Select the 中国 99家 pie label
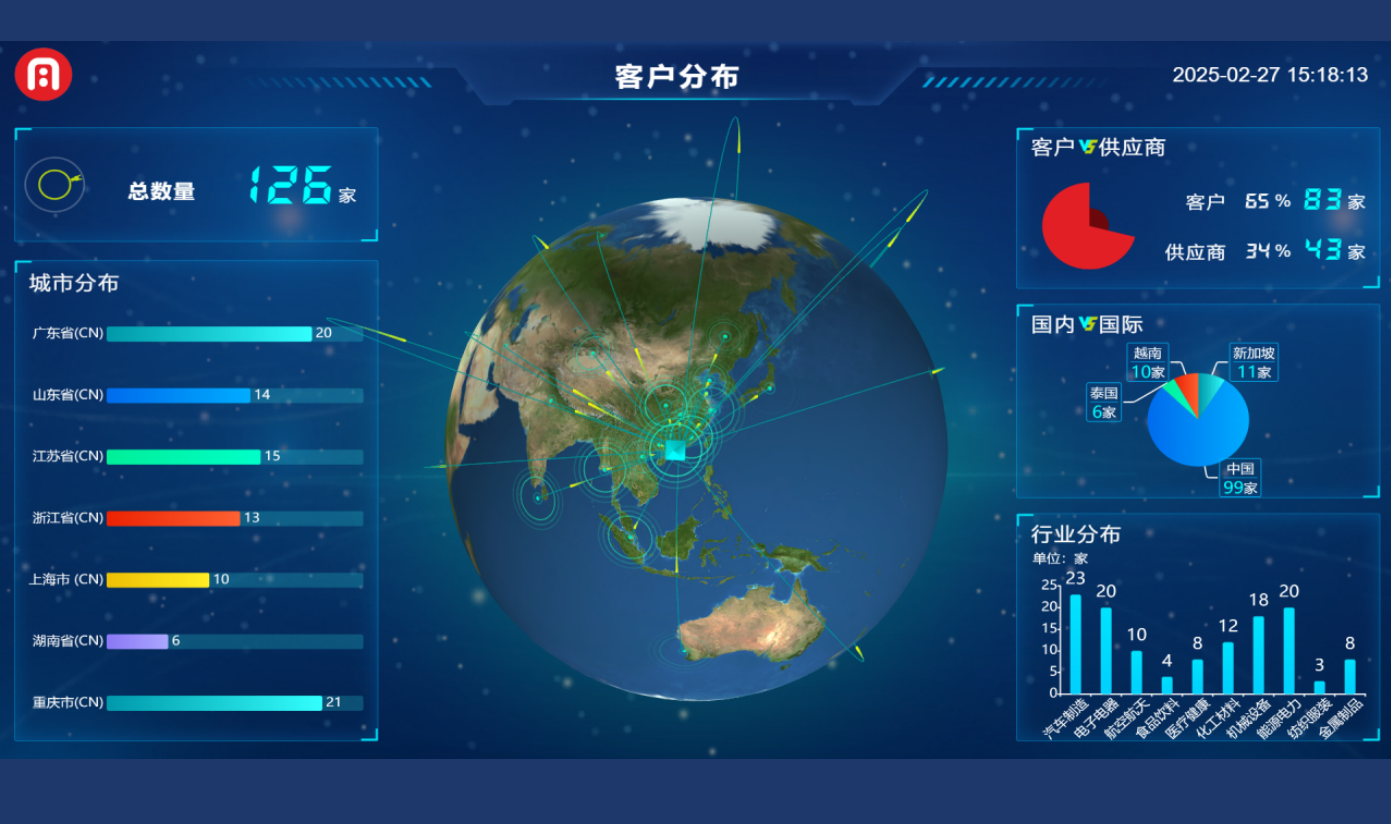Screen dimensions: 1391x824 tap(1240, 478)
